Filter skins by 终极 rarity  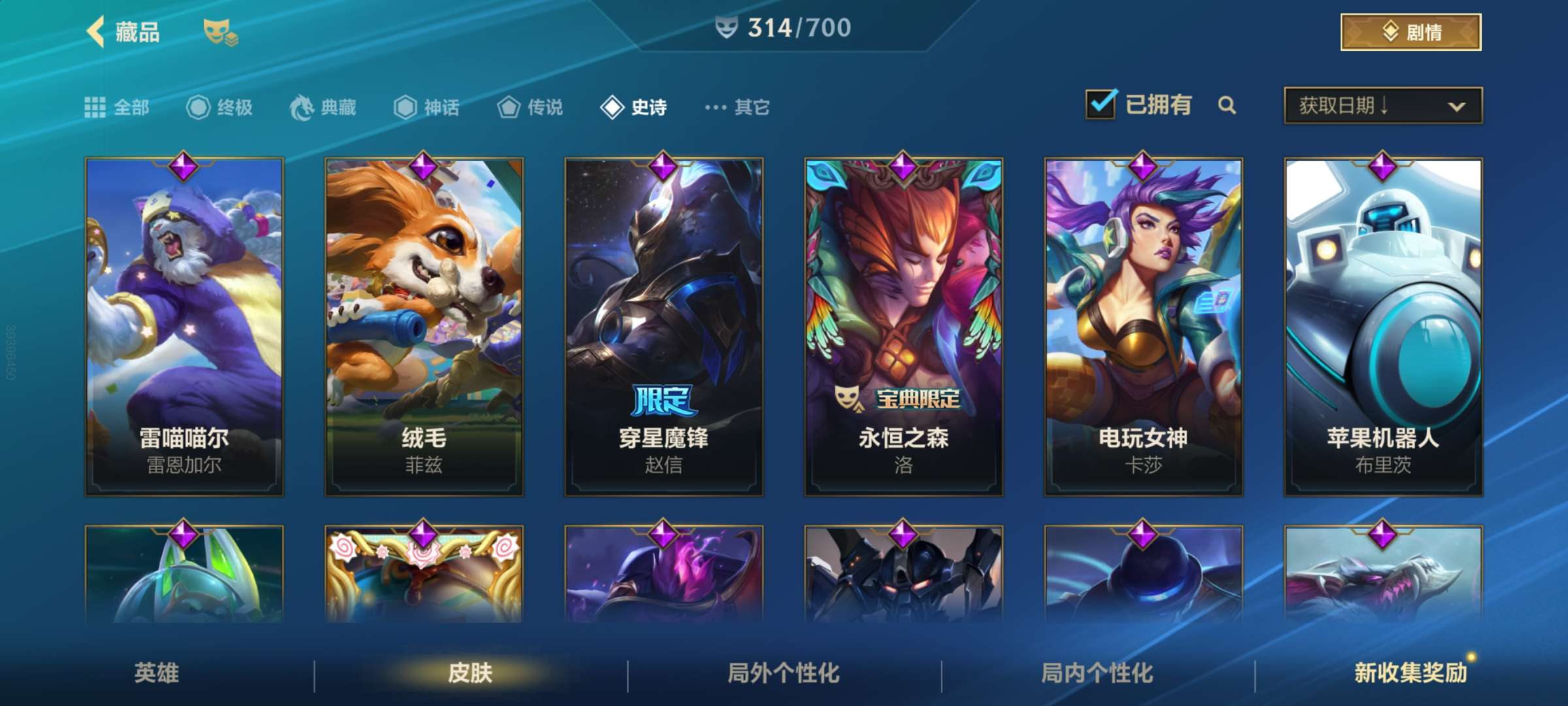tap(220, 107)
